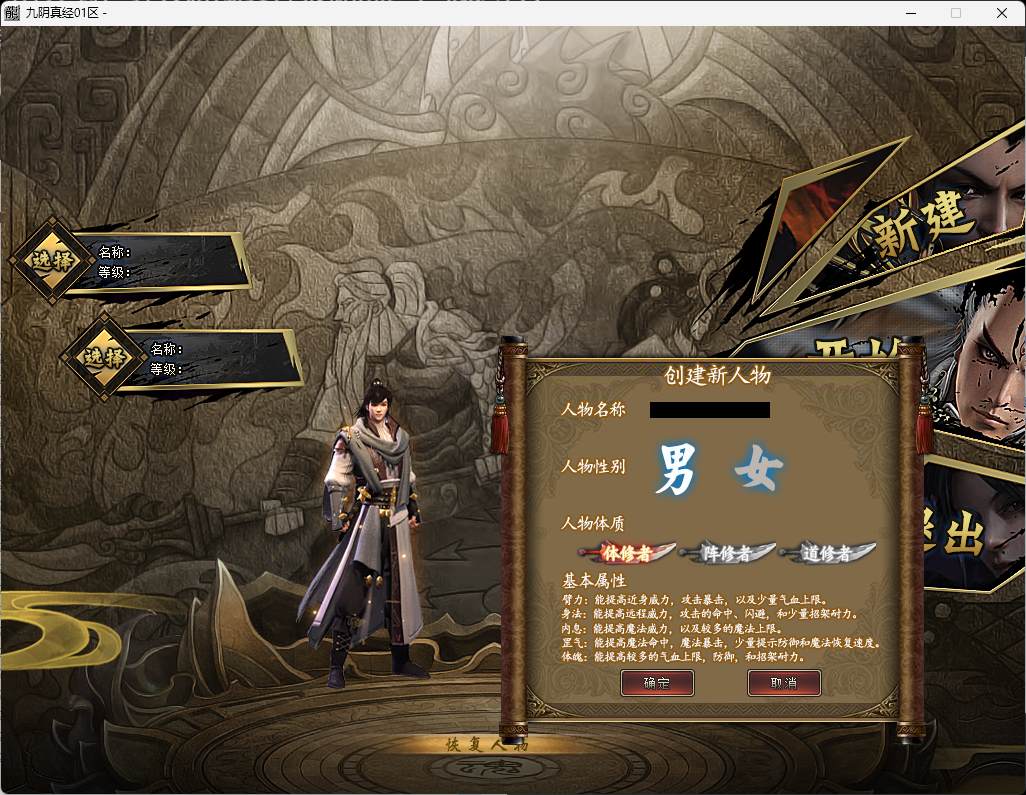The width and height of the screenshot is (1026, 795).
Task: Choose the 阵修者 constitution type
Action: pos(727,552)
